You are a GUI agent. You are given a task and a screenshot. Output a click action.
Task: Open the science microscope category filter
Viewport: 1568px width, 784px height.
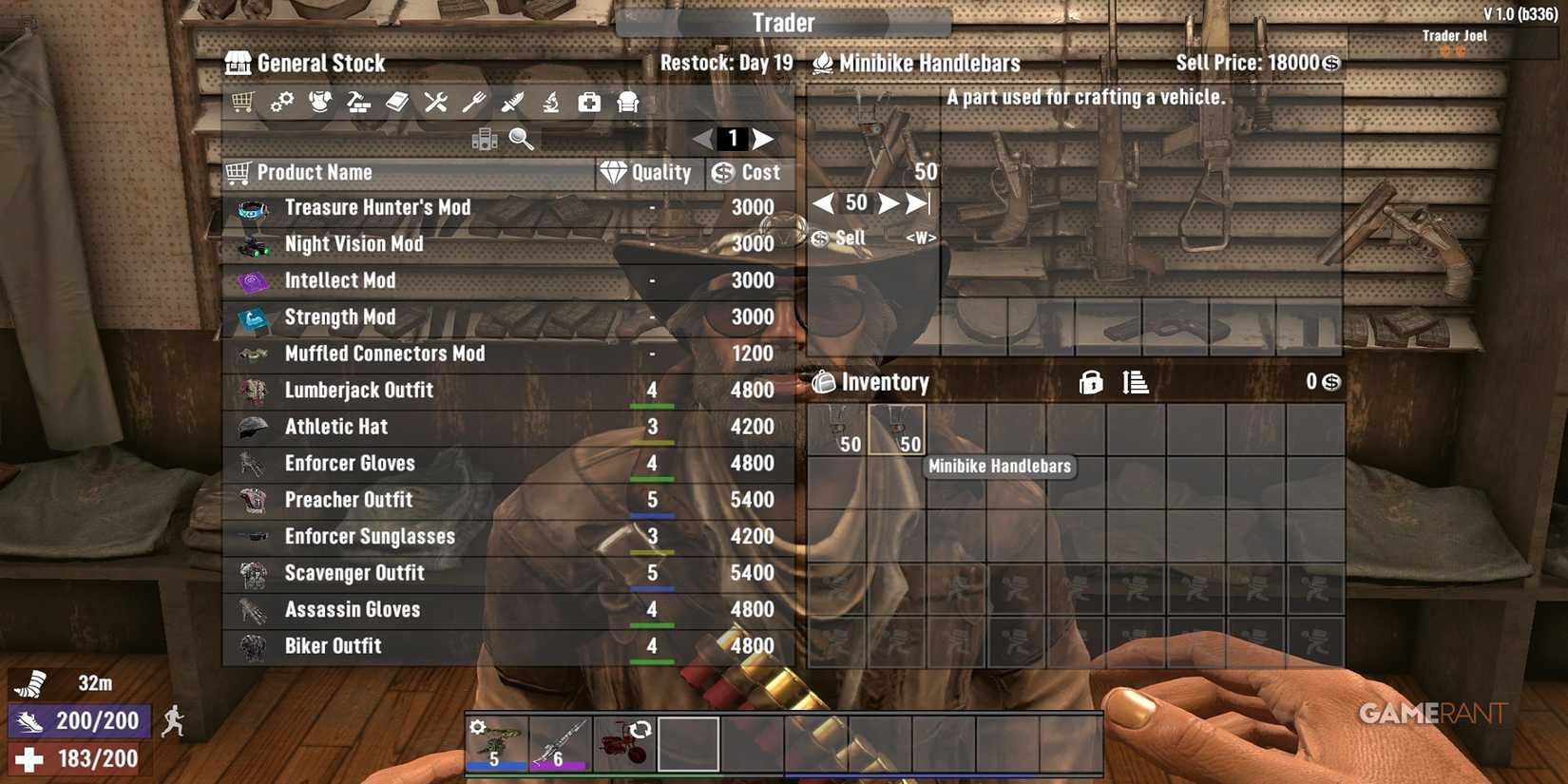coord(552,102)
